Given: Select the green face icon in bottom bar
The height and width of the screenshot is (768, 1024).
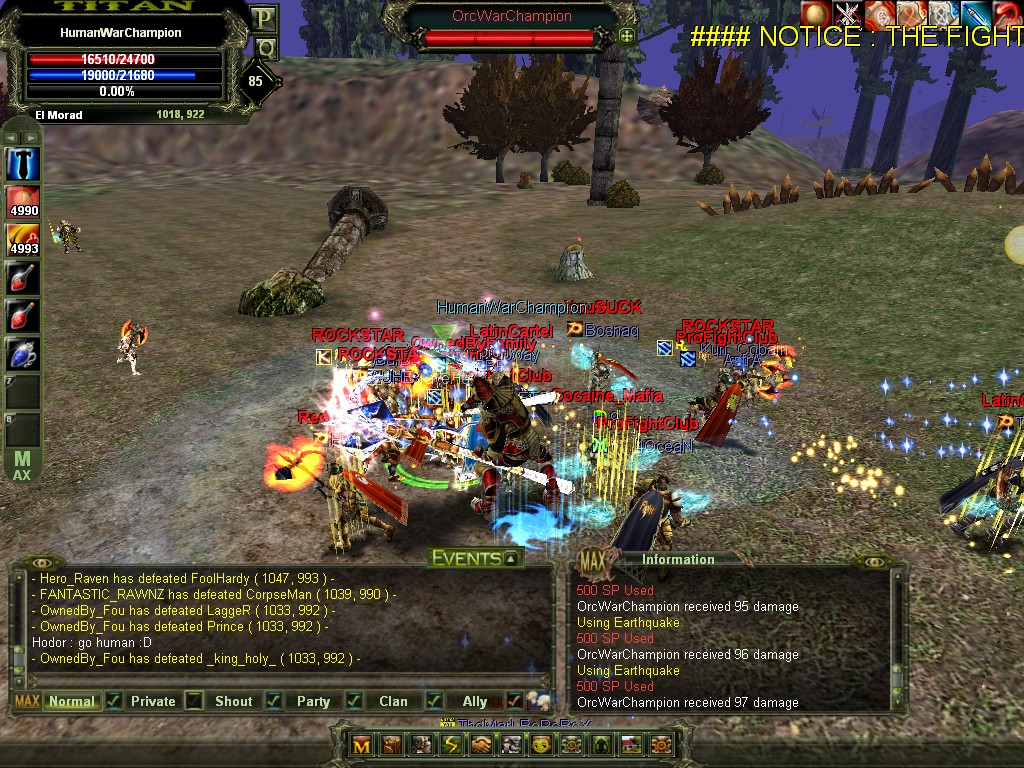Looking at the screenshot, I should tap(541, 745).
